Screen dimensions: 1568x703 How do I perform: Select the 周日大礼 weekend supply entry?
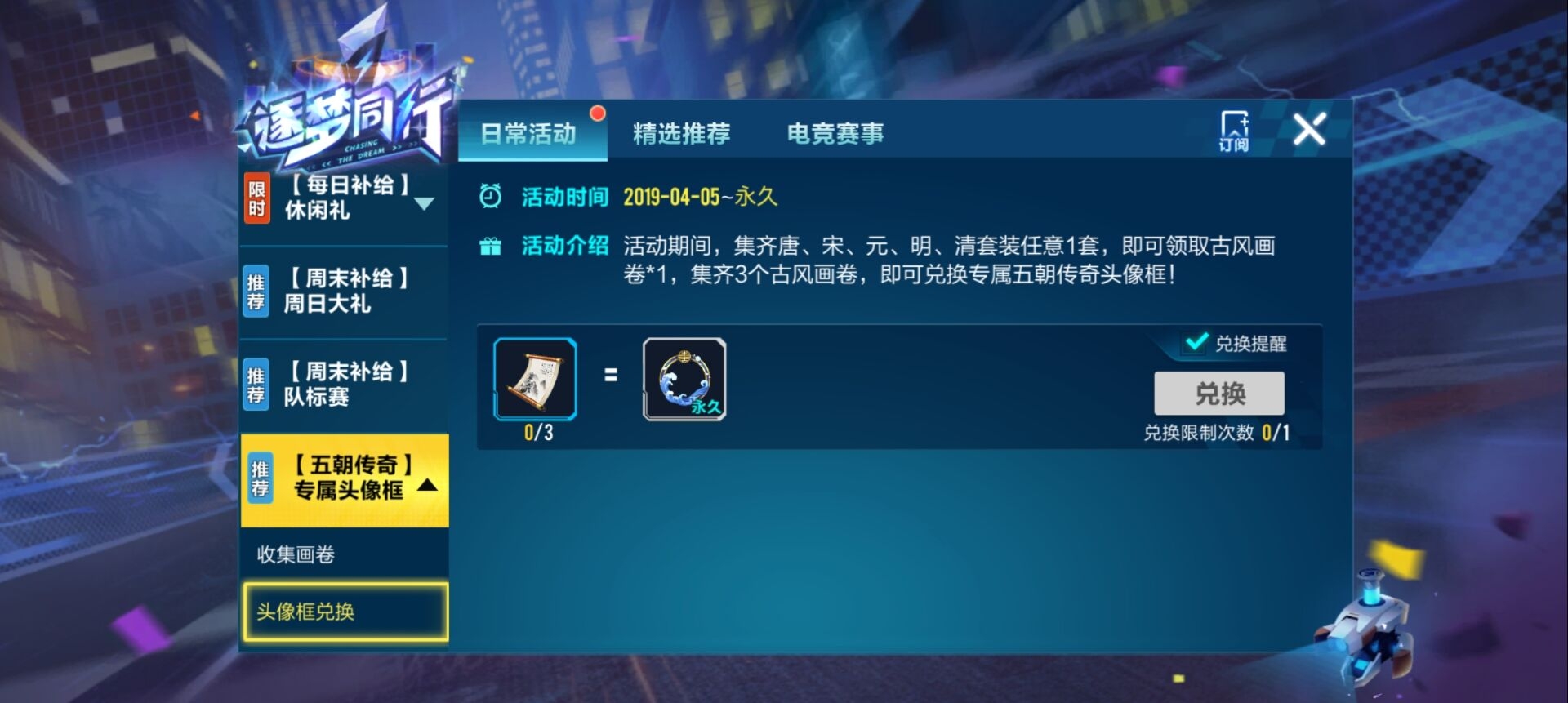coord(347,290)
